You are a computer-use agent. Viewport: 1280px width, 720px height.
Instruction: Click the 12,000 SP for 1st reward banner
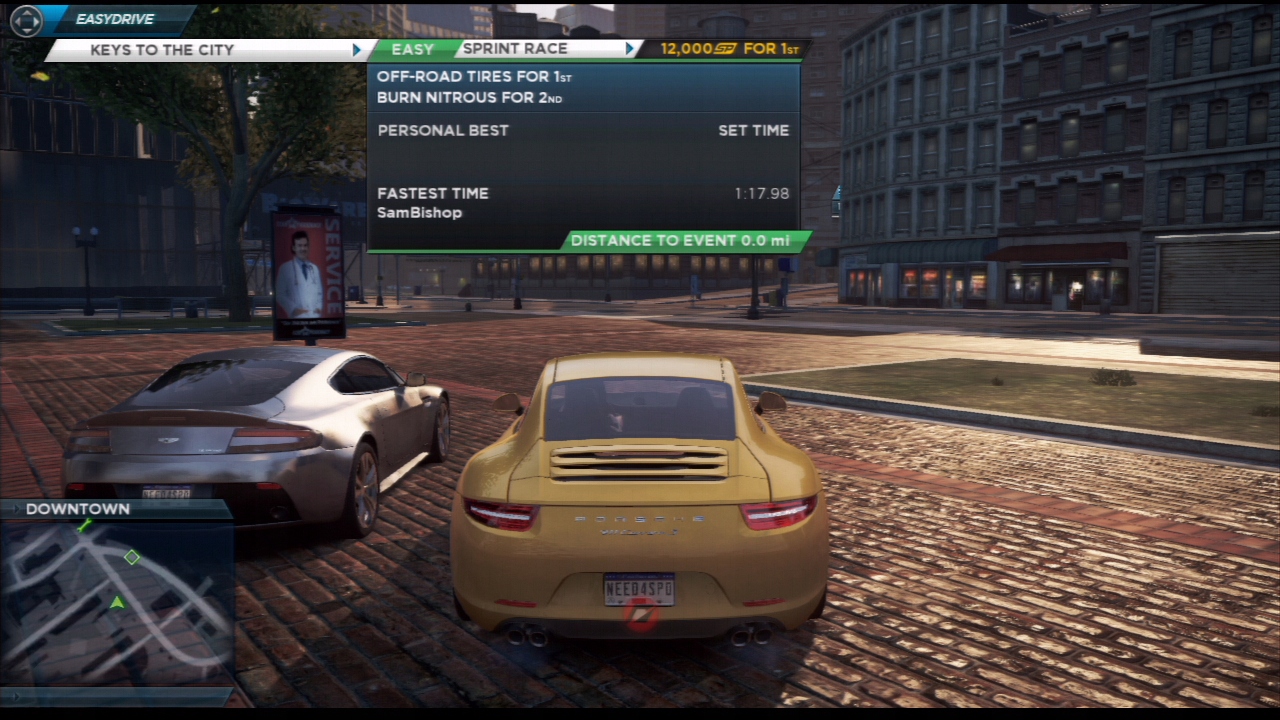click(x=720, y=49)
